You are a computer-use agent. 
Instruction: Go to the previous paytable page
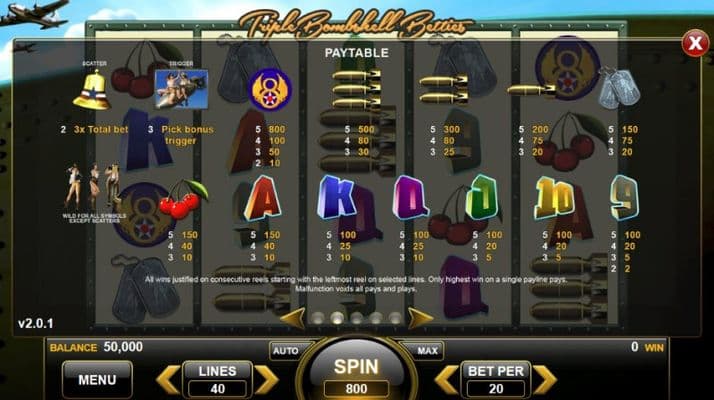(x=291, y=318)
